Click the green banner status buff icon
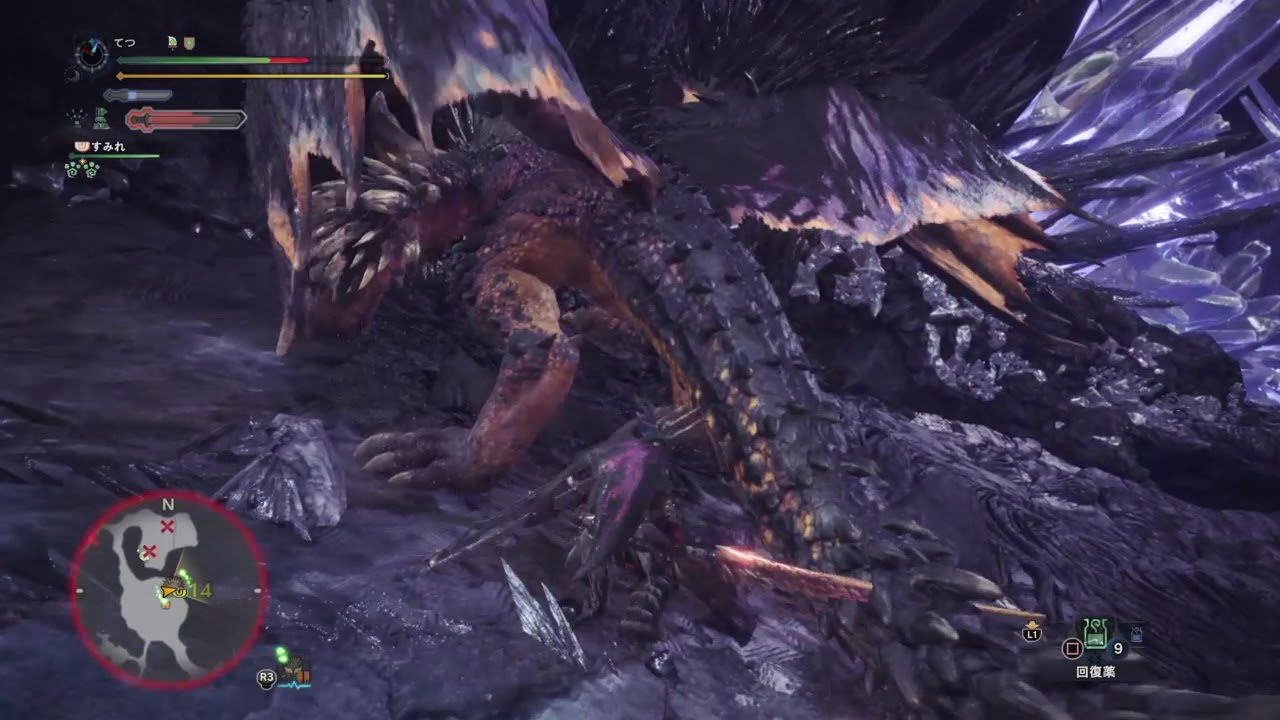The image size is (1280, 720). tap(173, 43)
